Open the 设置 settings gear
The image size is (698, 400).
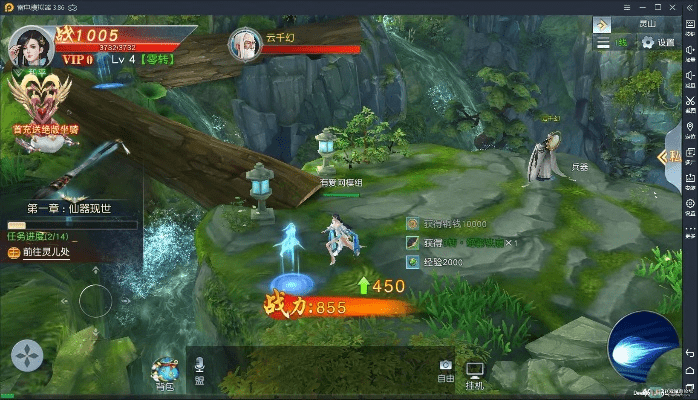[659, 42]
